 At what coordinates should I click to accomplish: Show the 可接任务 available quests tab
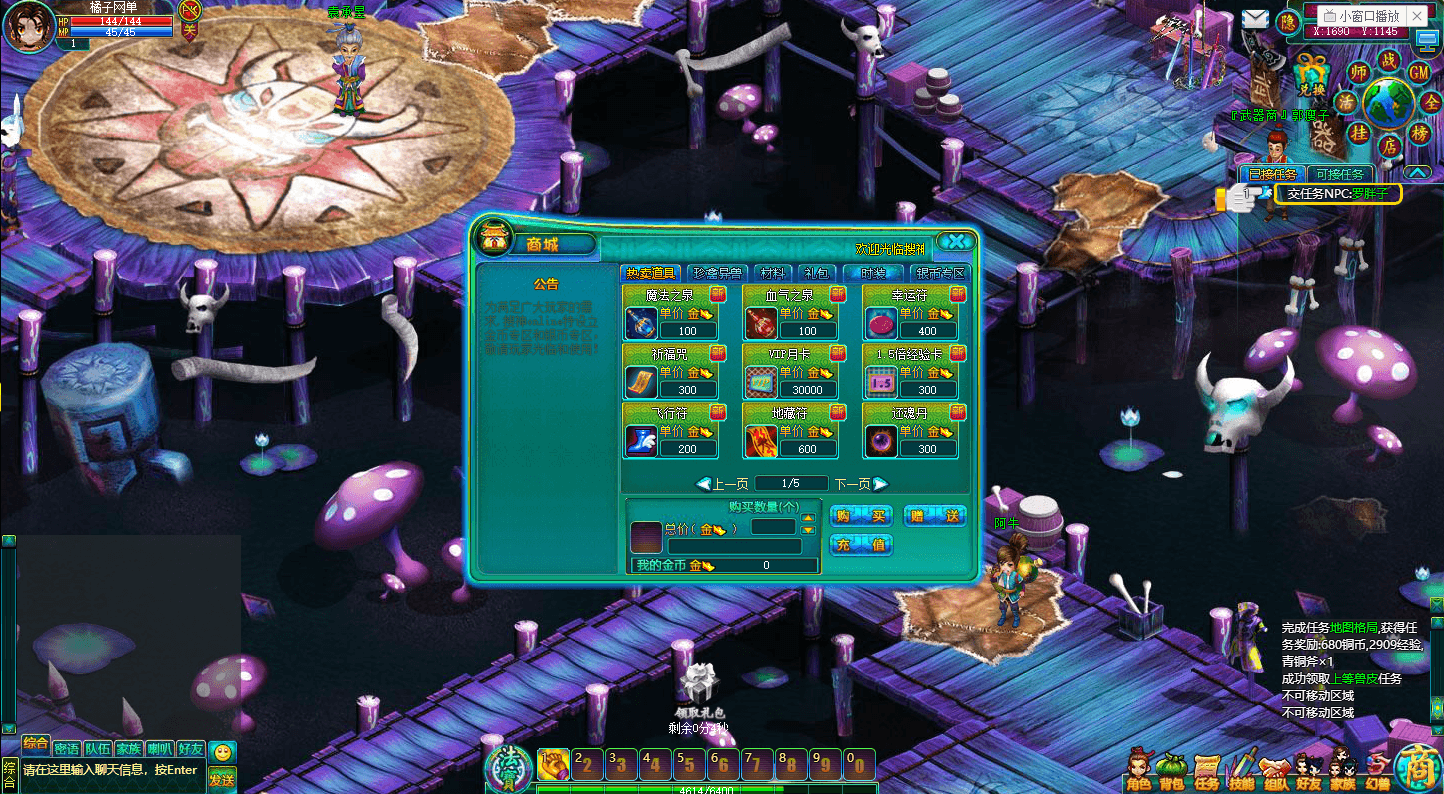click(1339, 174)
